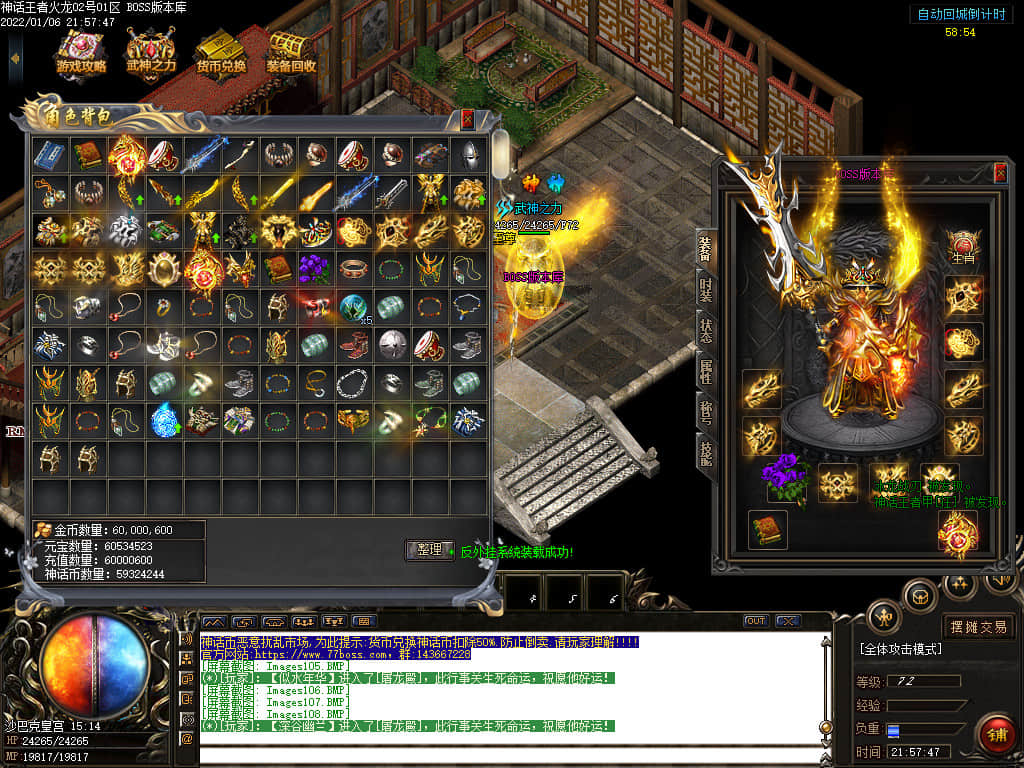This screenshot has width=1024, height=768.
Task: Select the 生肖 zodiac equipment slot
Action: tap(964, 247)
